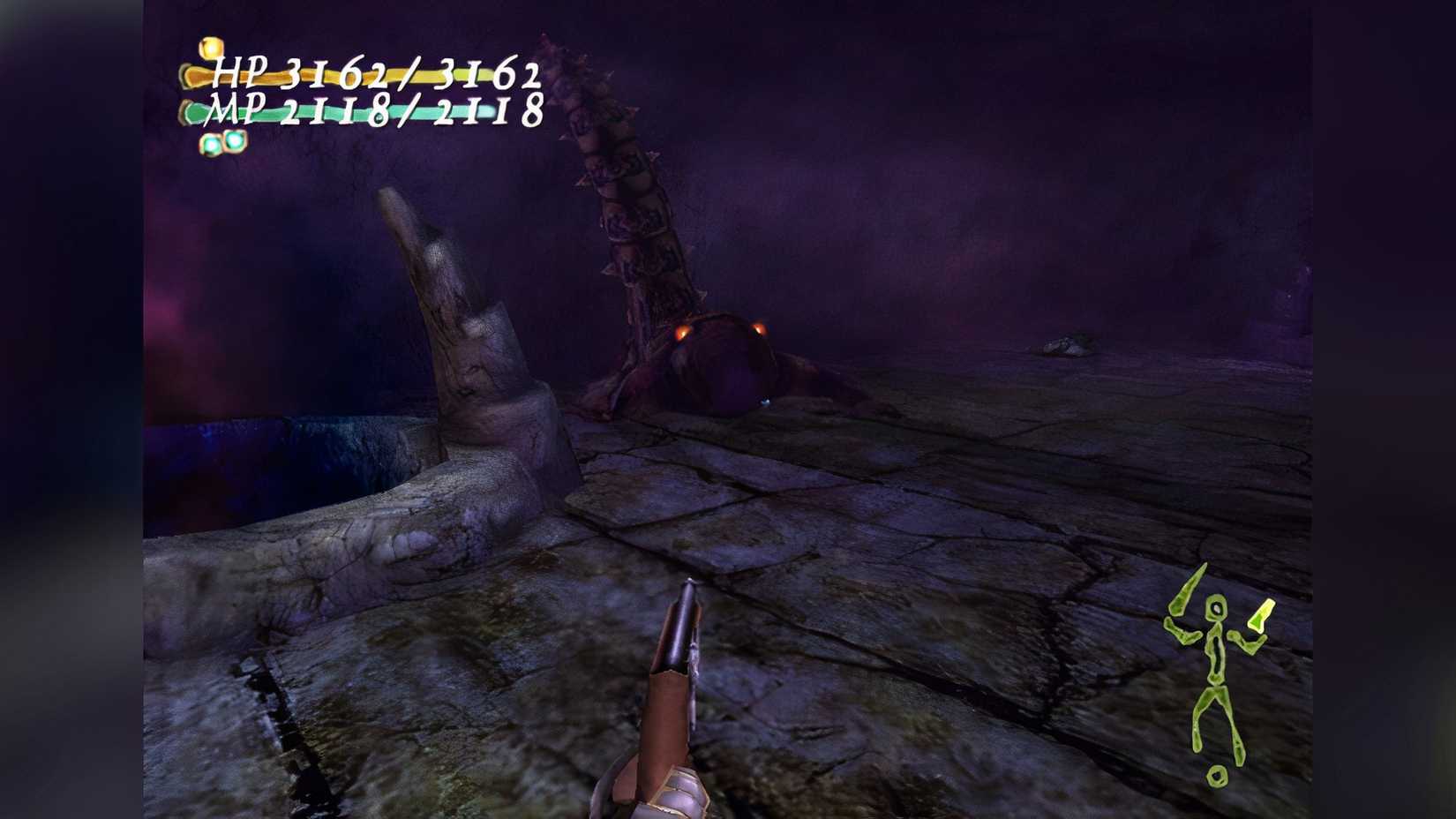Screen dimensions: 1456x819
Task: Click the circular dot below the glyph figure
Action: [x=1216, y=775]
